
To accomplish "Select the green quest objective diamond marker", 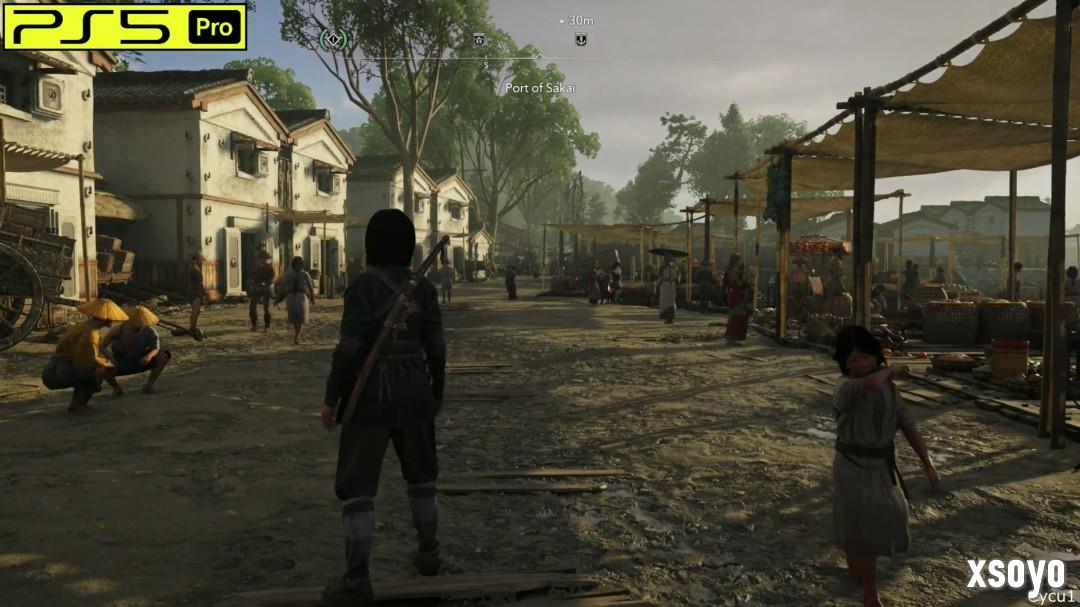I will (334, 39).
